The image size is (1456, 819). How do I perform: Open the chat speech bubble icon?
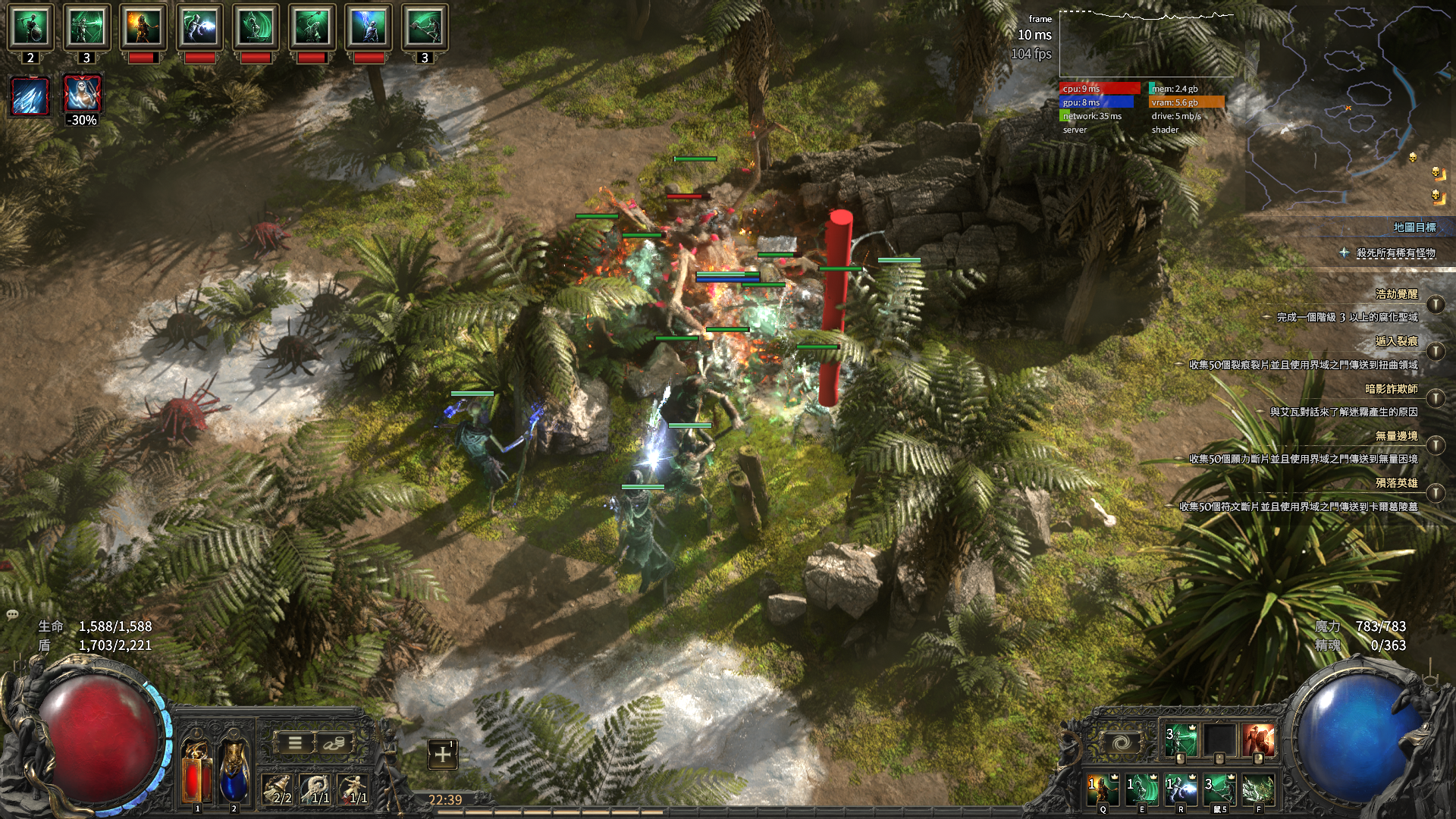[x=12, y=614]
